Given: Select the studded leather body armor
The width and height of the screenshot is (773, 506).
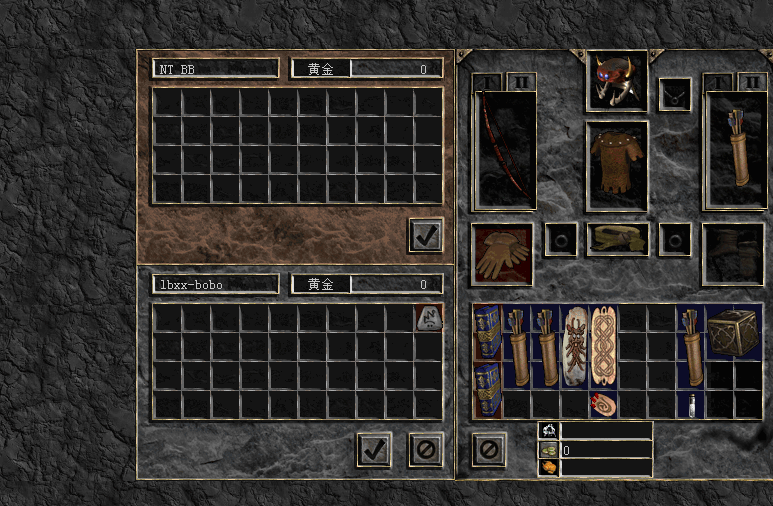Looking at the screenshot, I should (x=616, y=166).
